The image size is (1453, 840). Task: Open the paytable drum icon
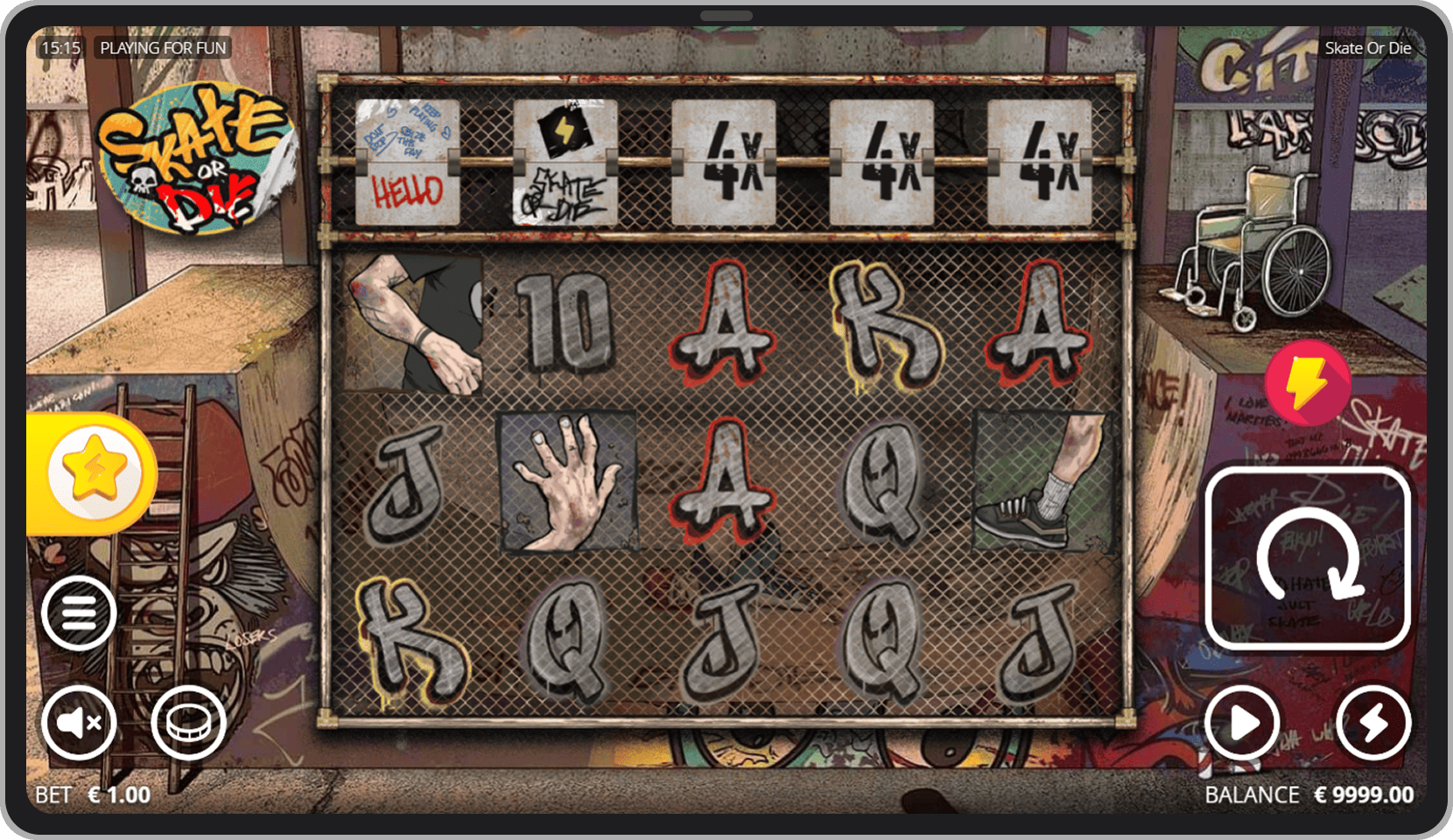191,723
